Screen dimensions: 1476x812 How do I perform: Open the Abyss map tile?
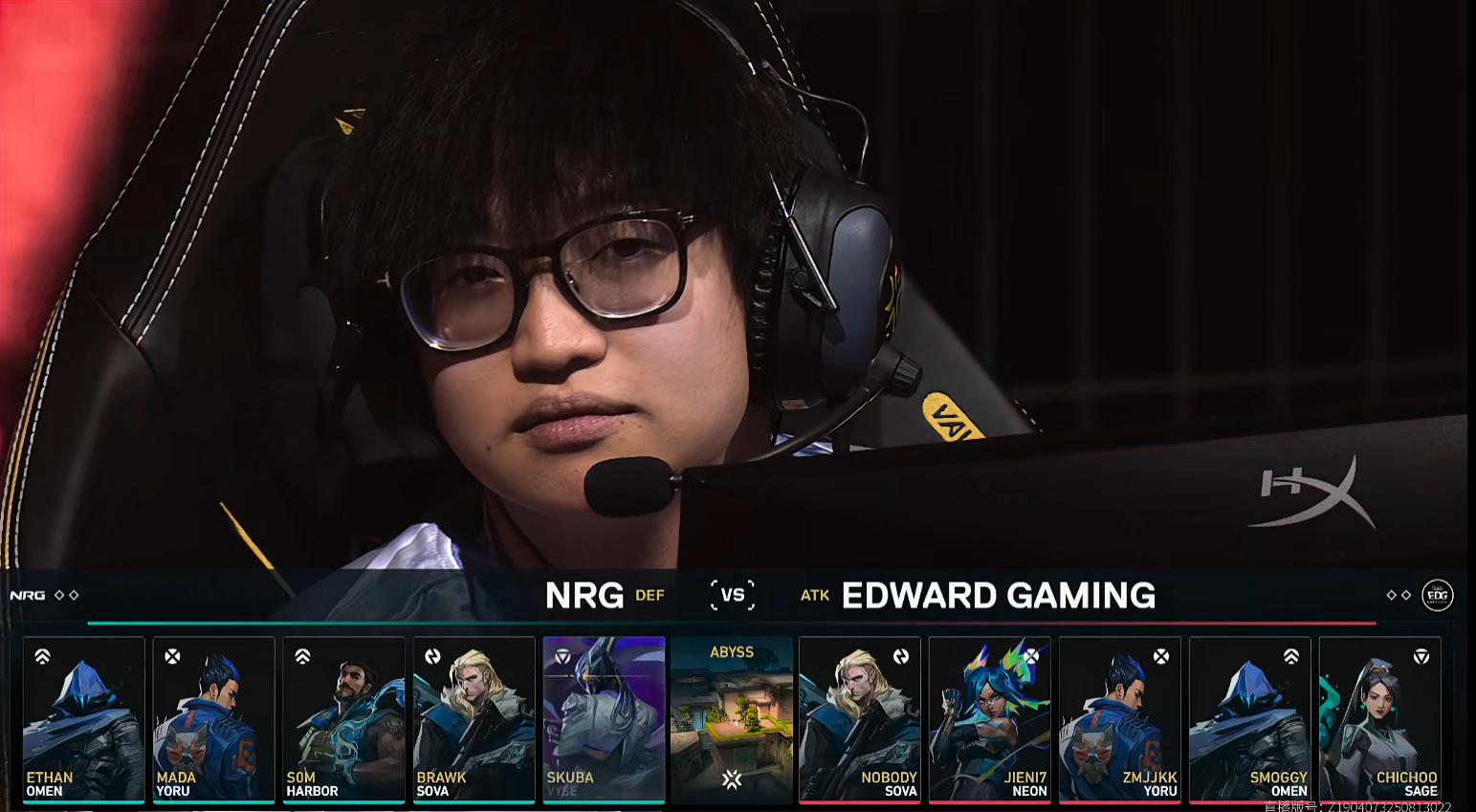(732, 719)
